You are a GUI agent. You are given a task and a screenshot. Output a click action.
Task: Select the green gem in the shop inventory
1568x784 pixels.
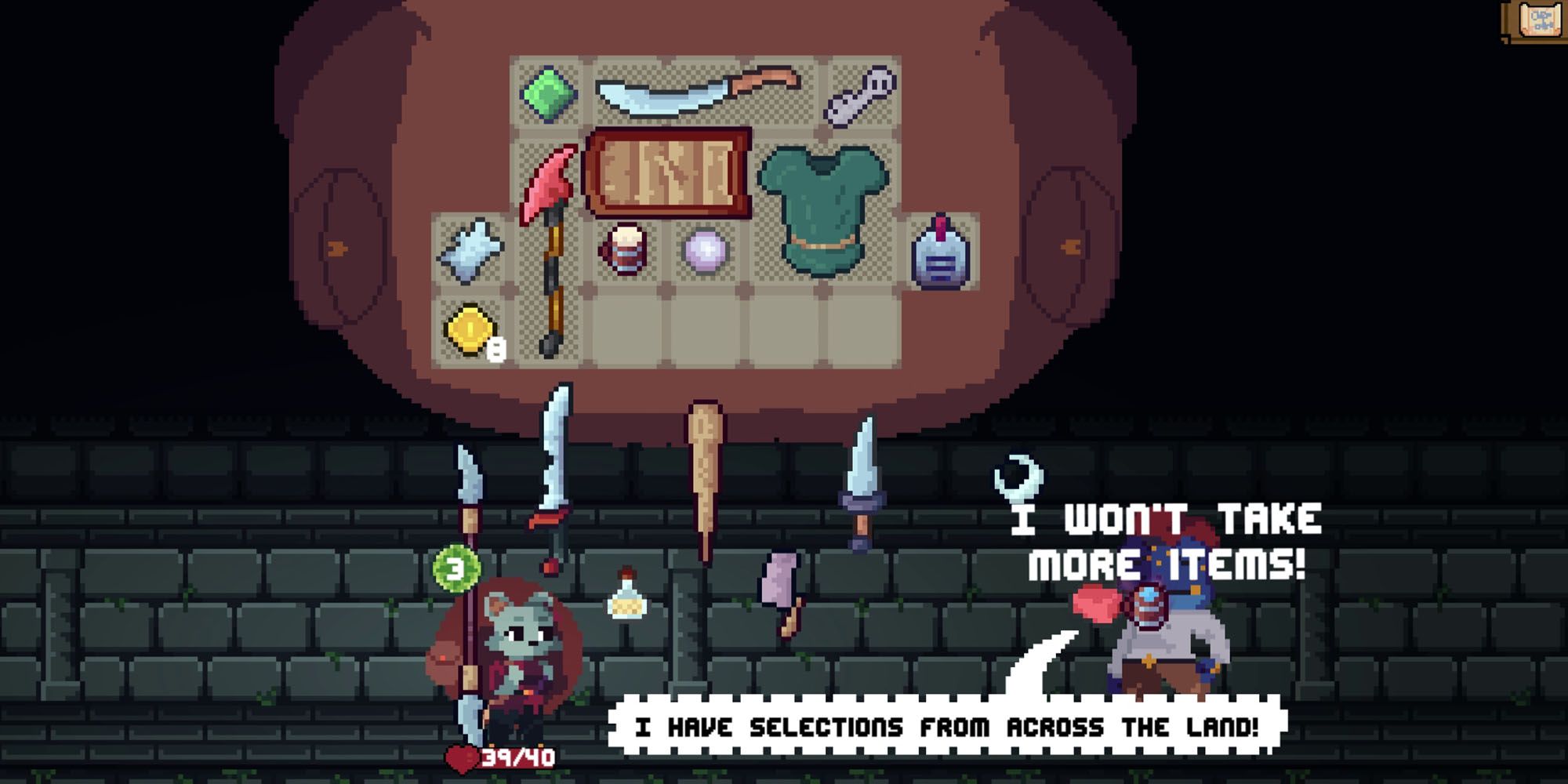tap(549, 94)
